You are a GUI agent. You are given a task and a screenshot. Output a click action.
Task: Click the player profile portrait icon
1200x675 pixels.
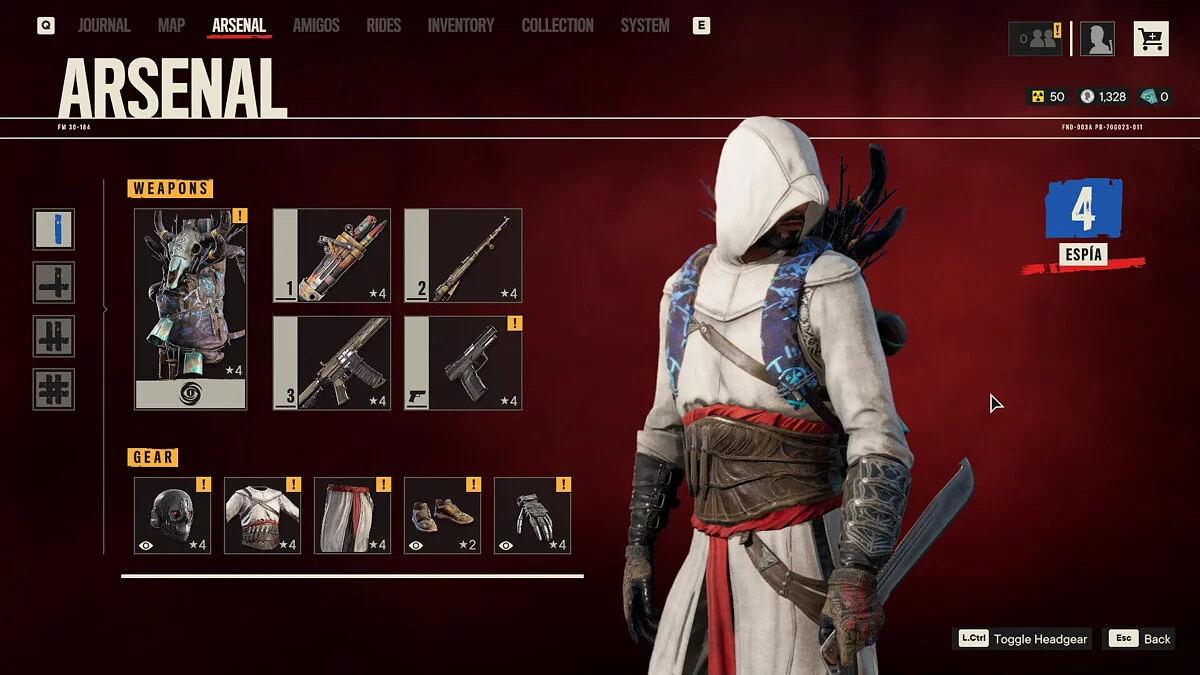[x=1097, y=39]
